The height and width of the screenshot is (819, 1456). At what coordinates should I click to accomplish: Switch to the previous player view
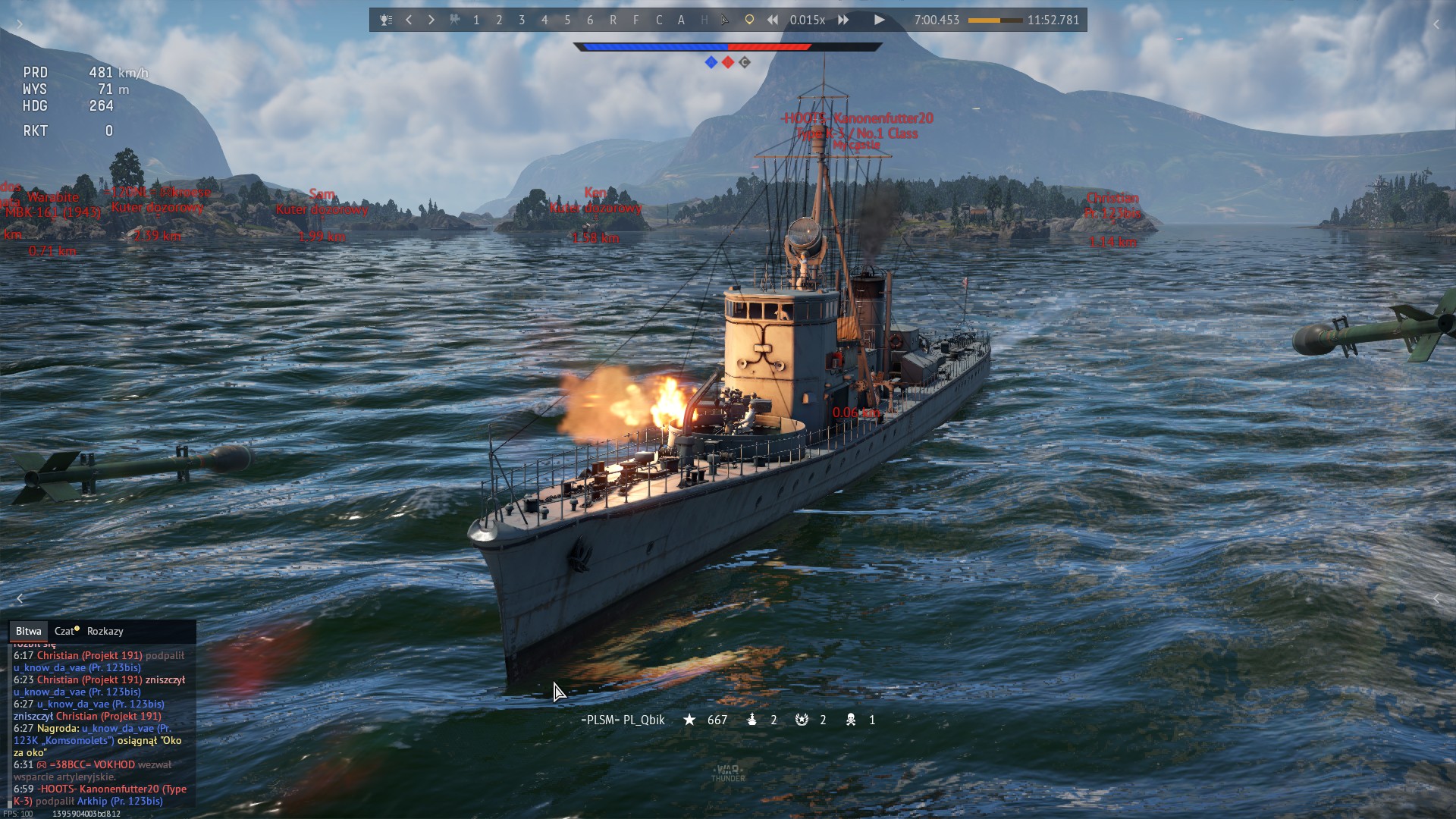point(409,20)
